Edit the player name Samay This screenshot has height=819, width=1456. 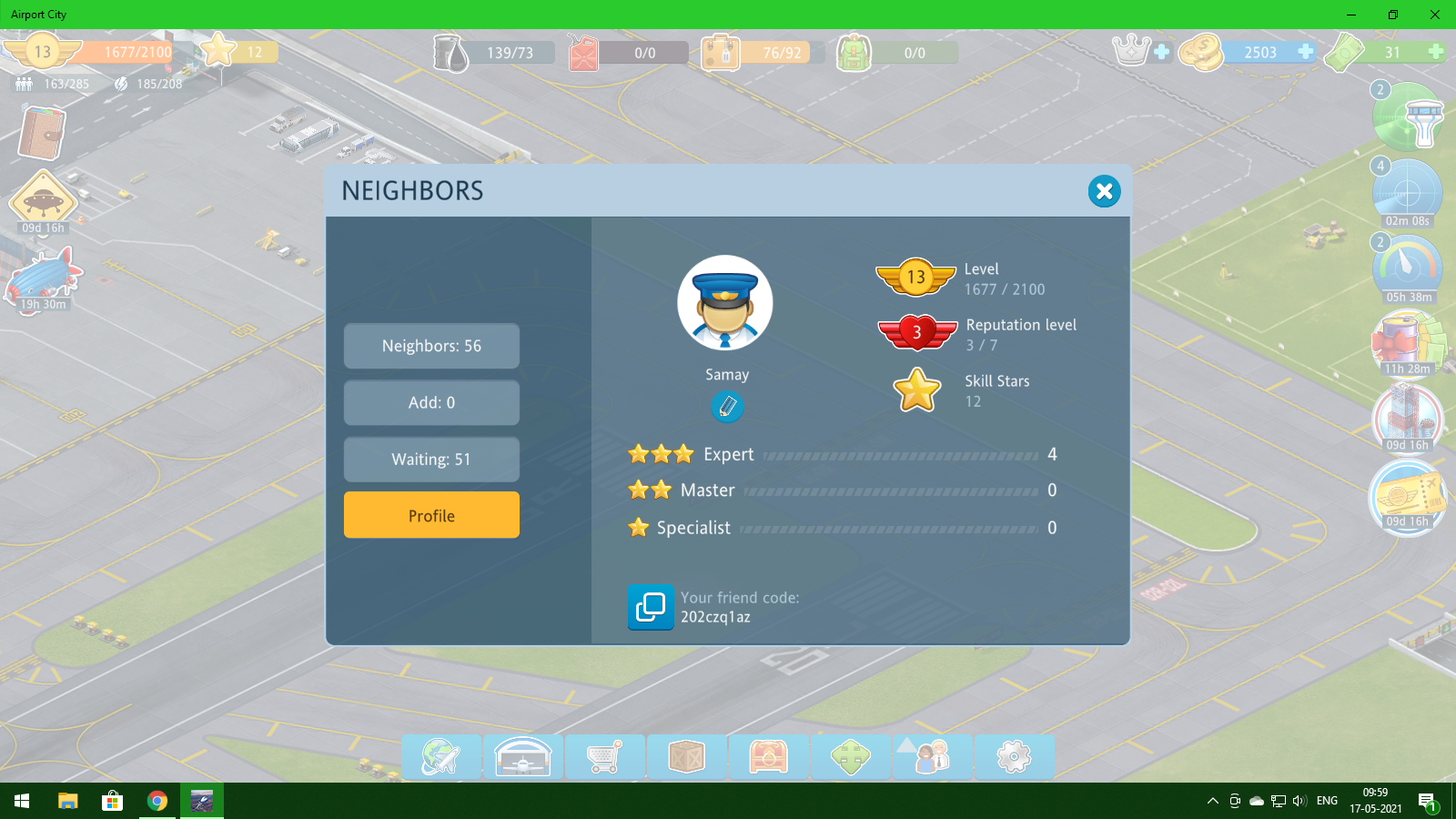point(726,406)
